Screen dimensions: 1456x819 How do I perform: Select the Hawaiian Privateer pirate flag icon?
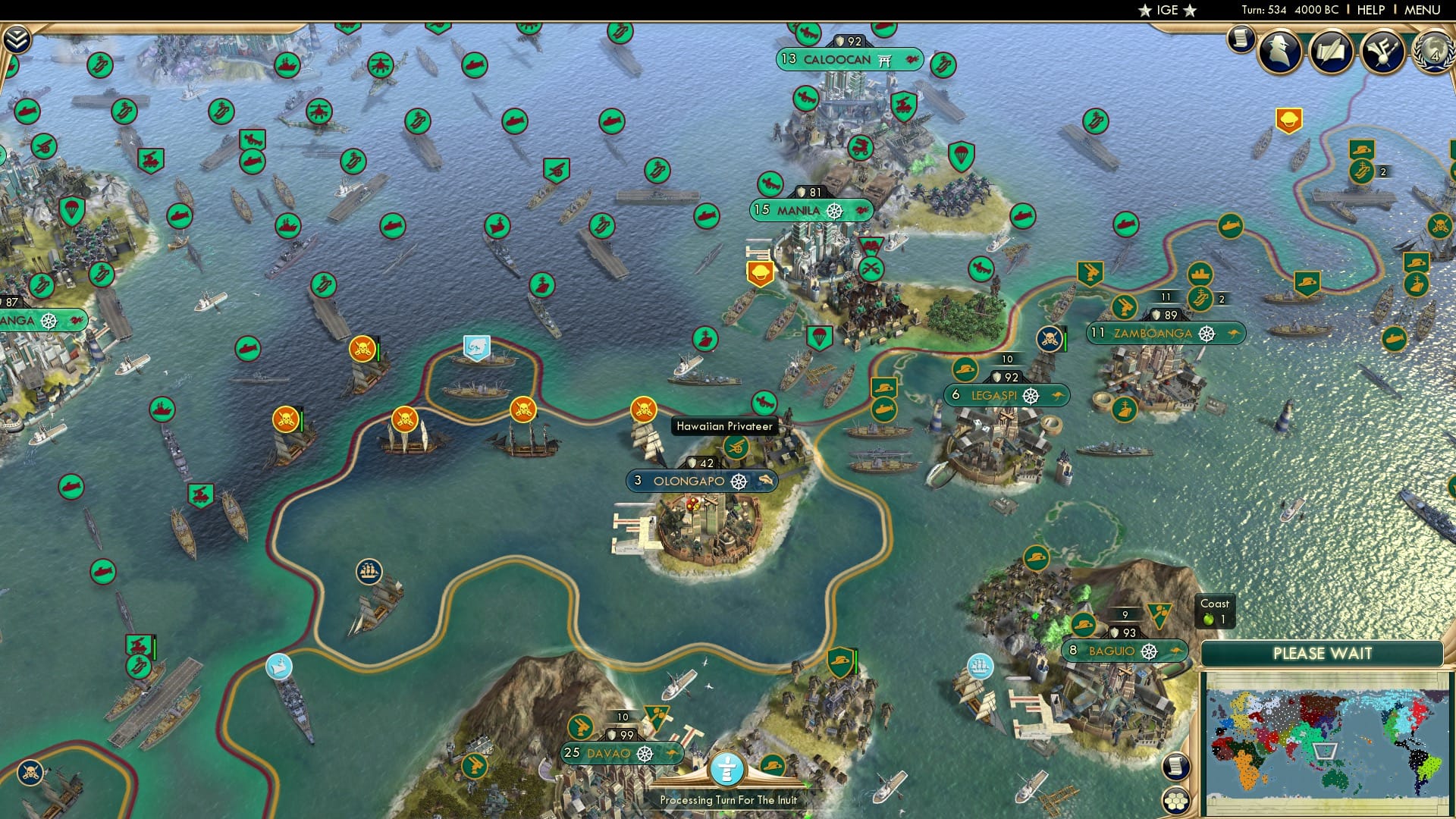643,408
